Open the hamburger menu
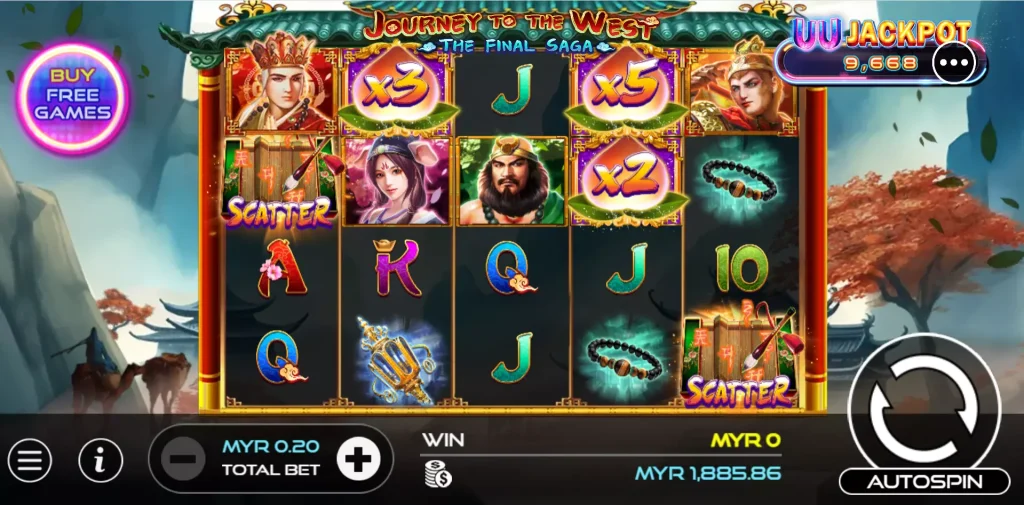The image size is (1024, 505). point(30,460)
